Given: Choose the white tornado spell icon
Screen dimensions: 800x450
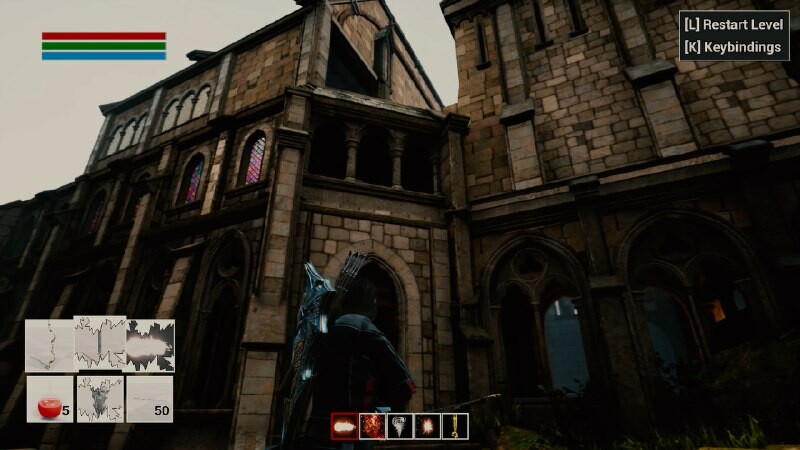Looking at the screenshot, I should 400,426.
